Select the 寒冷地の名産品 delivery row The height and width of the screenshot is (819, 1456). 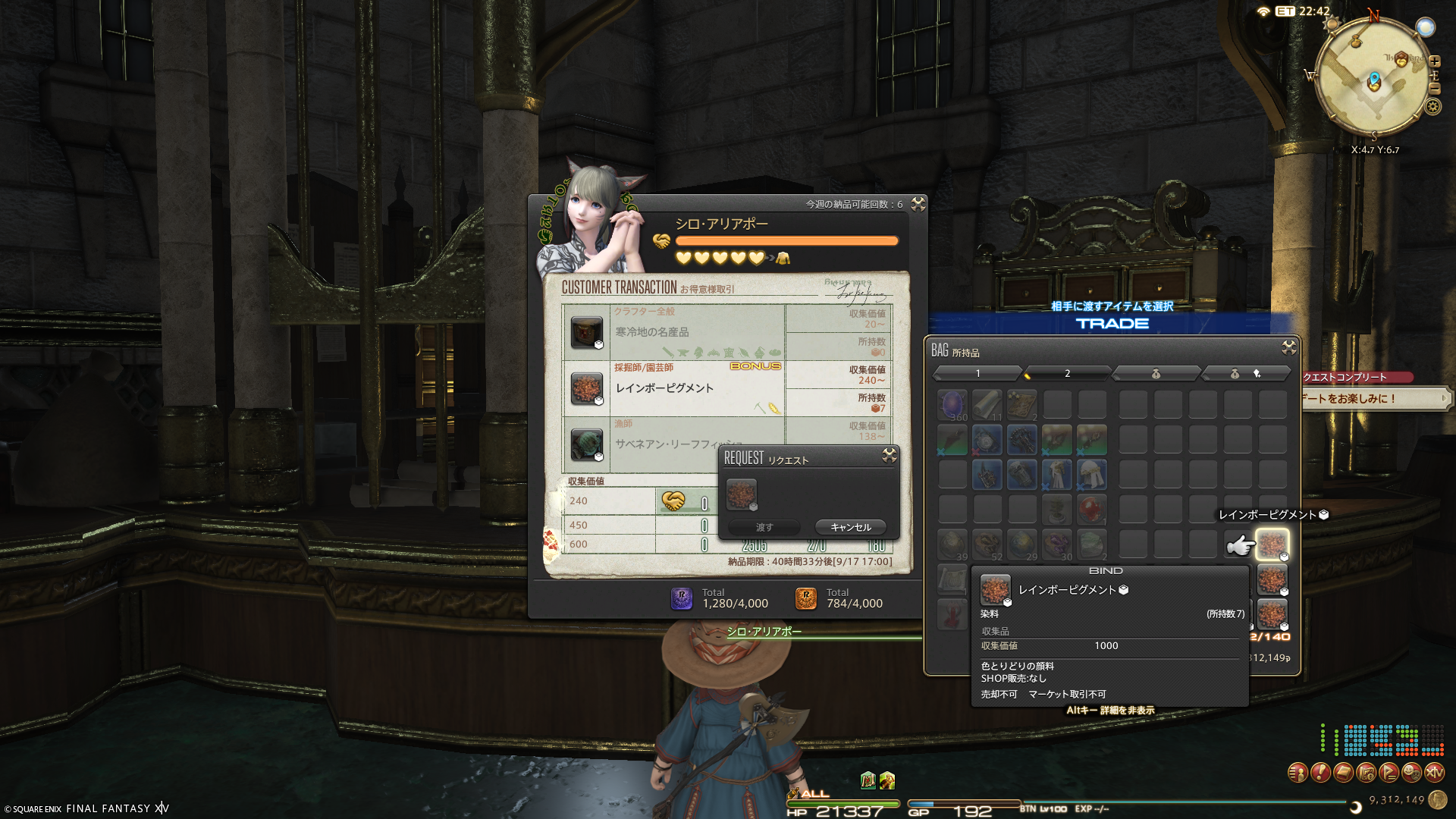pyautogui.click(x=675, y=332)
